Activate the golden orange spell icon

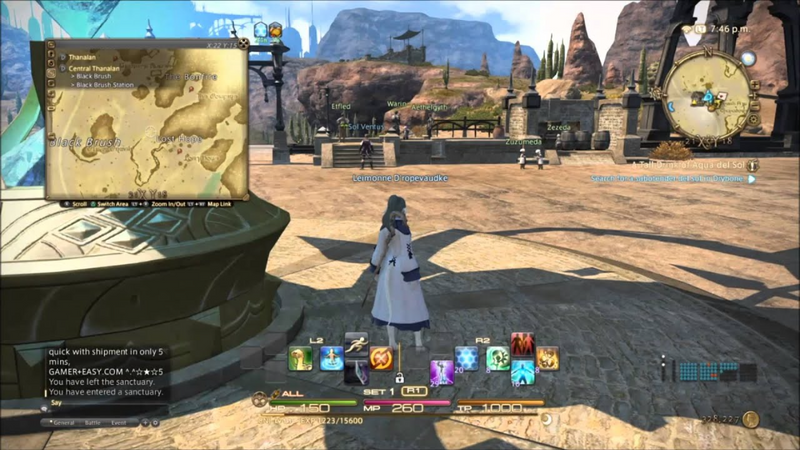(x=547, y=358)
